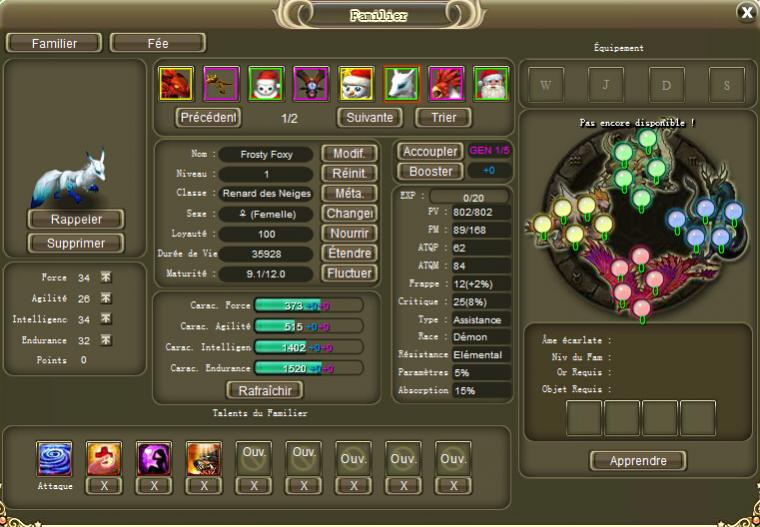Sort pets using Trier button

pos(443,118)
